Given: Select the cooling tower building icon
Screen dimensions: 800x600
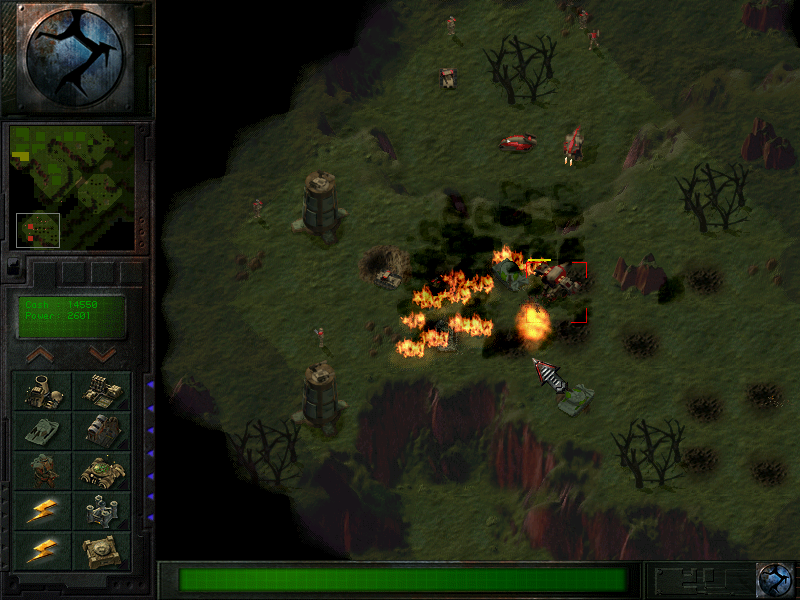Looking at the screenshot, I should (x=42, y=391).
